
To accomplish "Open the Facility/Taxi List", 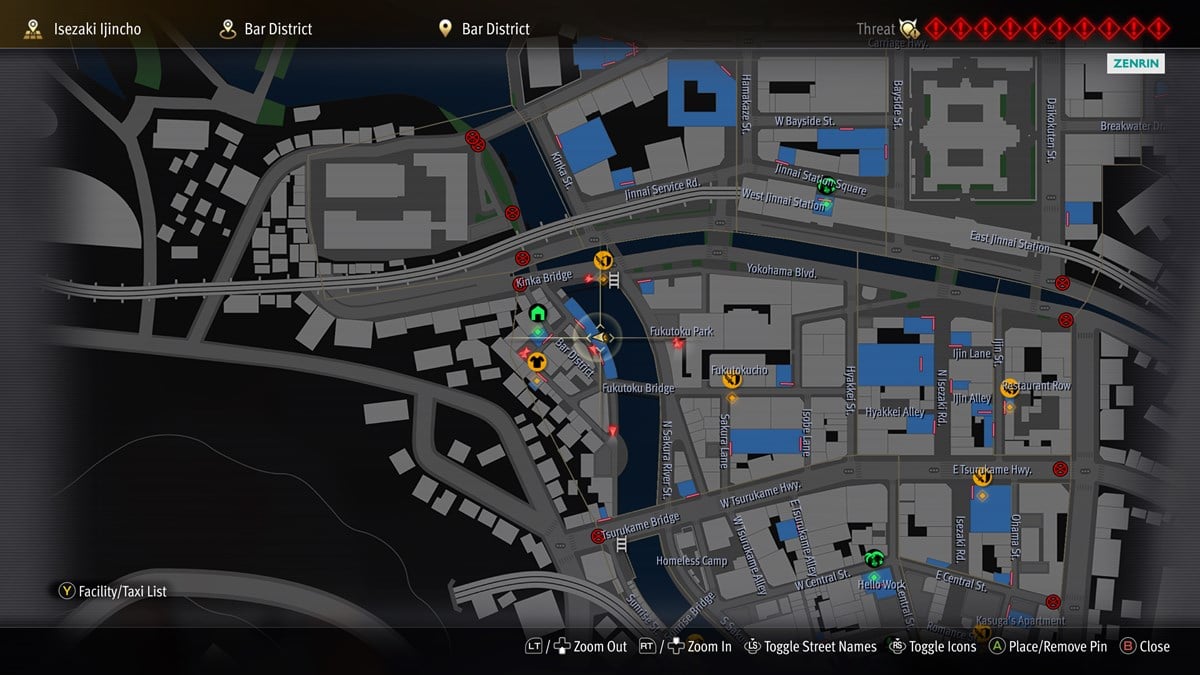I will pyautogui.click(x=113, y=591).
